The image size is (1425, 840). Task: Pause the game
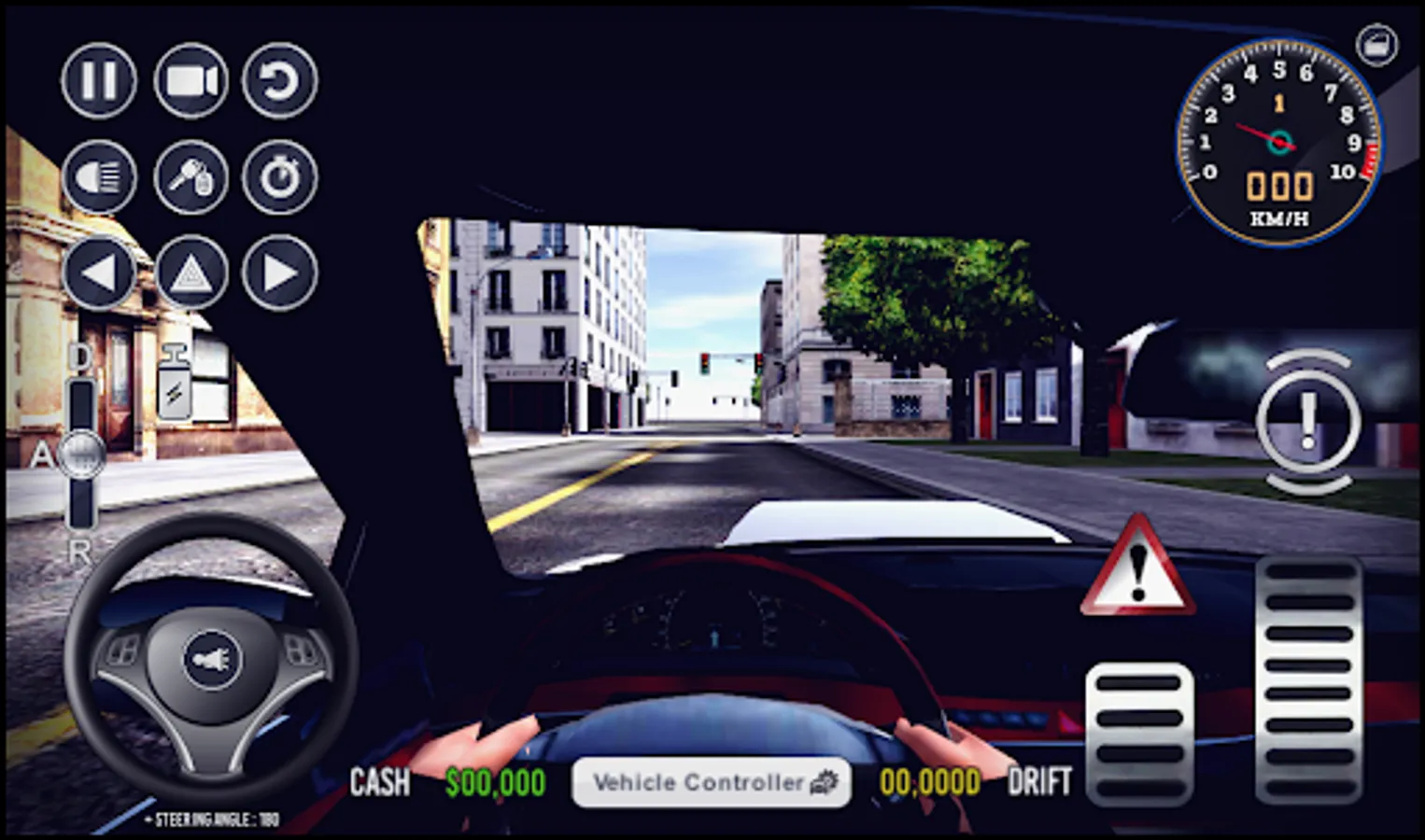[98, 81]
